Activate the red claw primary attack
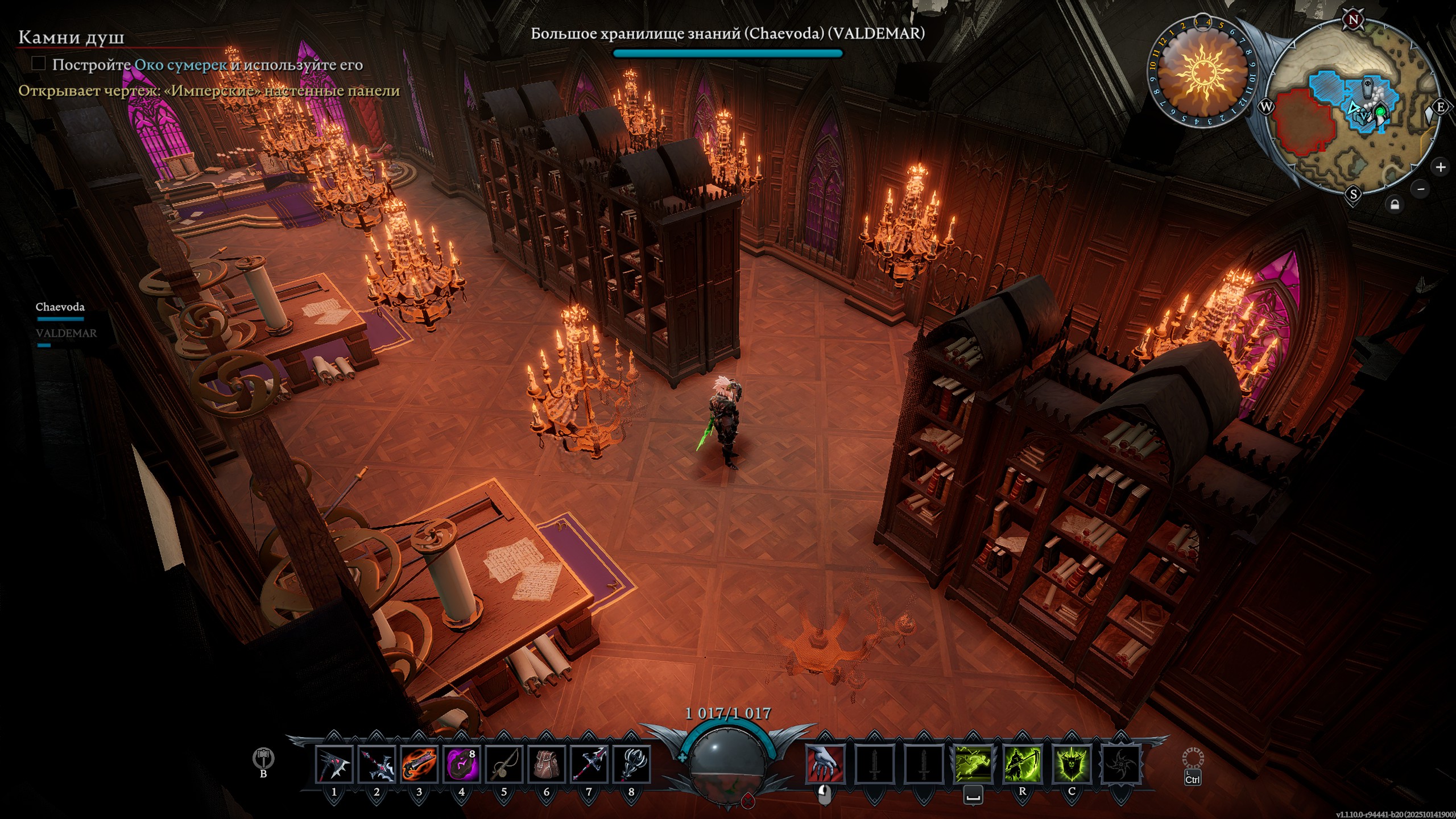Viewport: 1456px width, 819px height. pyautogui.click(x=825, y=764)
